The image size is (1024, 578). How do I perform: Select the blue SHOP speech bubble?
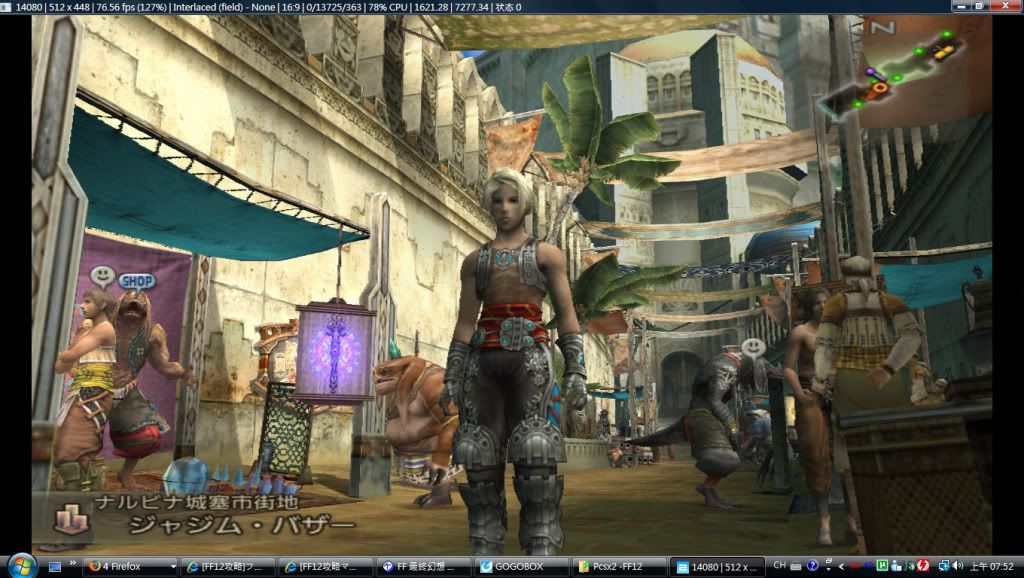[136, 281]
